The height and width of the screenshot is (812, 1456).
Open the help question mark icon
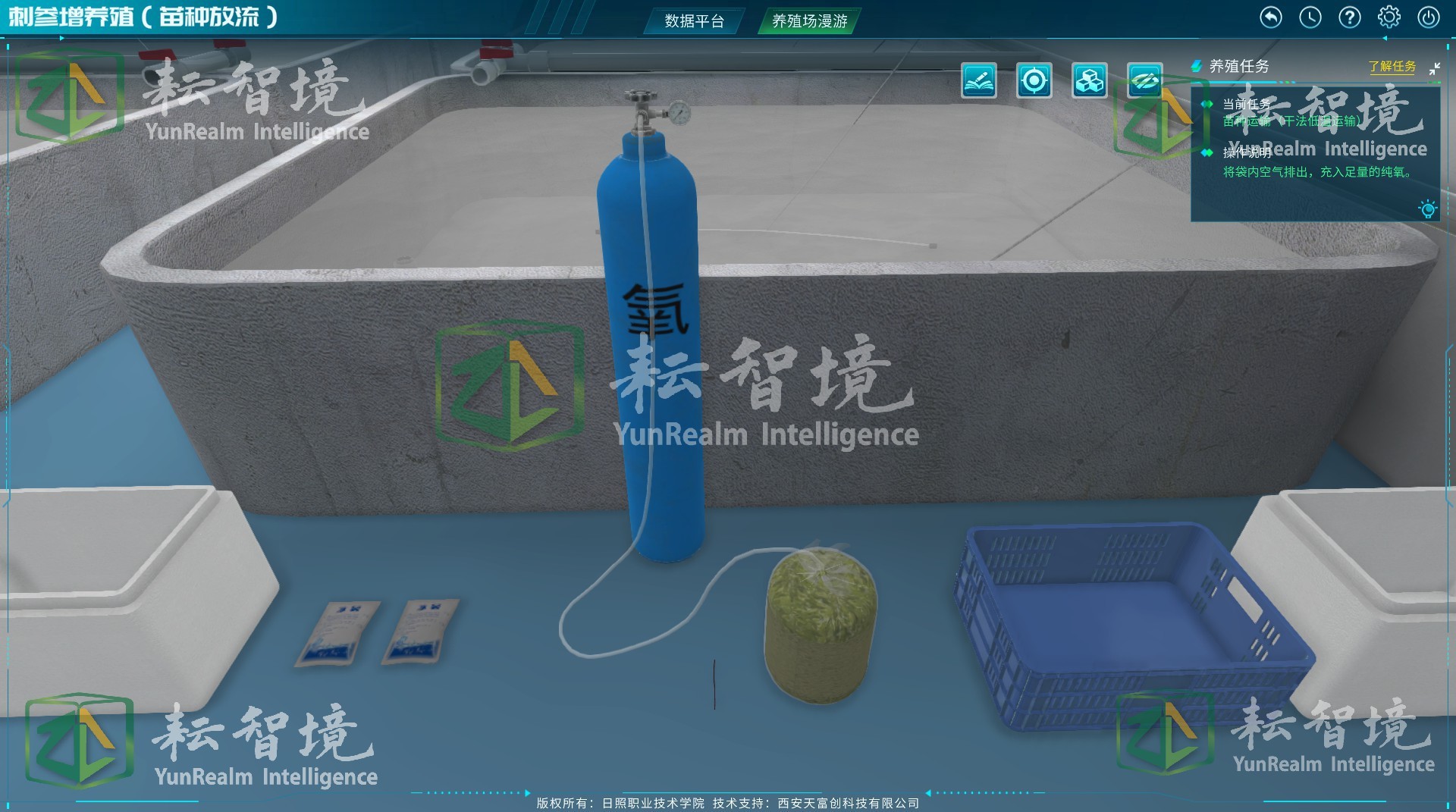[1350, 17]
